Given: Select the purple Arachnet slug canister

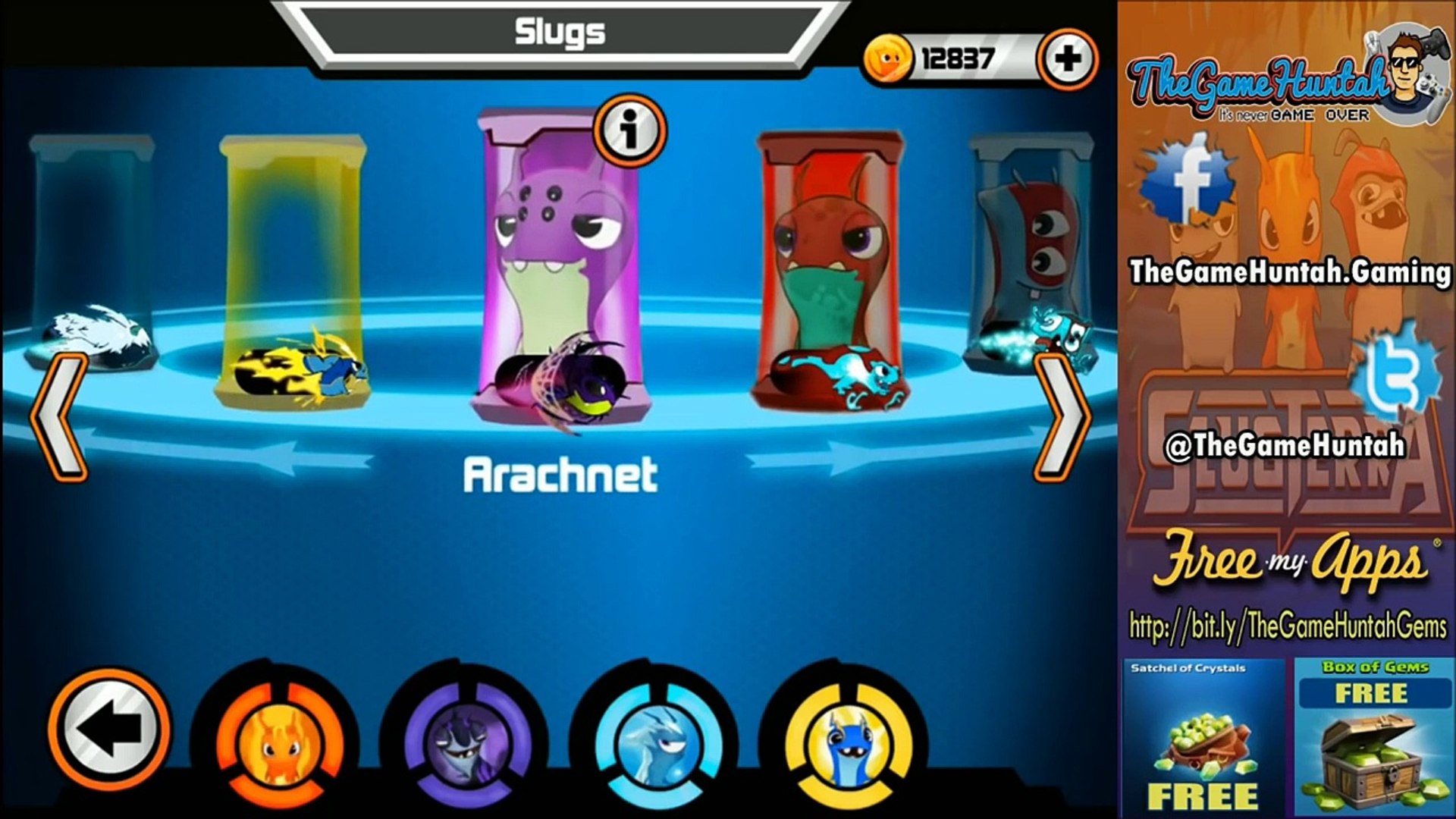Looking at the screenshot, I should pos(560,265).
